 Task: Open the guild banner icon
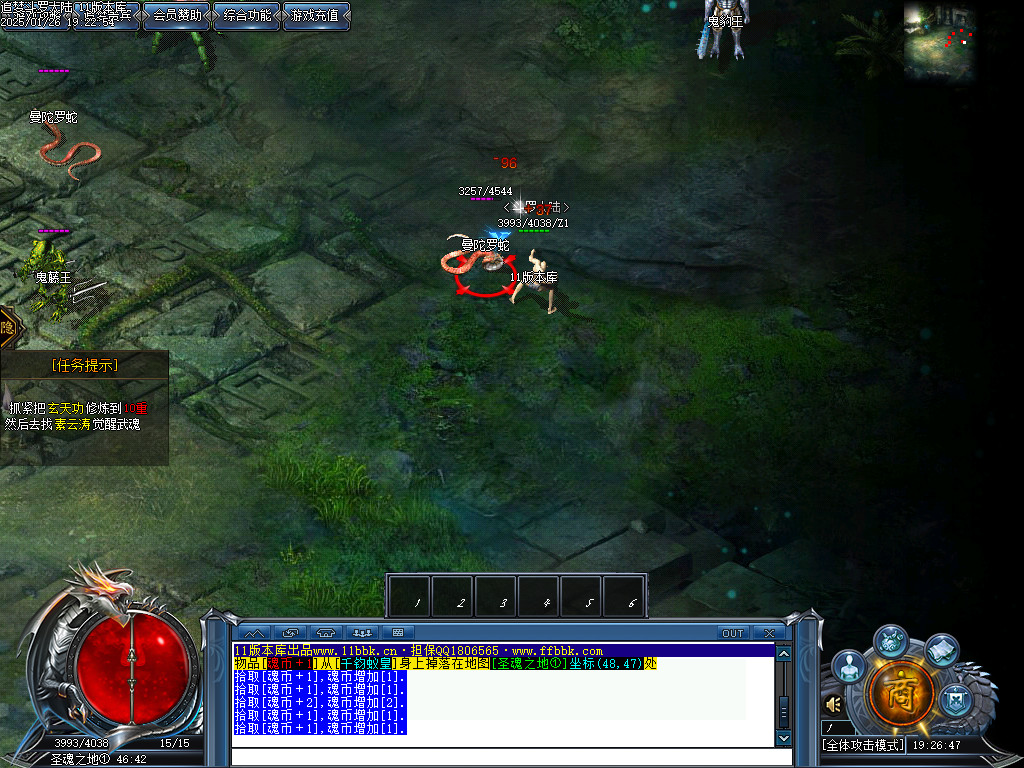[956, 696]
